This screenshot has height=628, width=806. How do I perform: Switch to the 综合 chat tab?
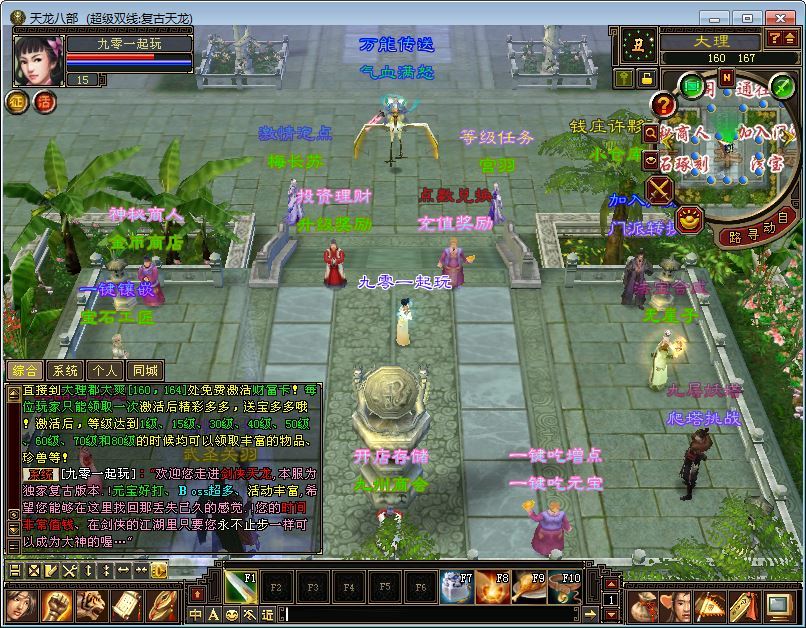tap(26, 370)
